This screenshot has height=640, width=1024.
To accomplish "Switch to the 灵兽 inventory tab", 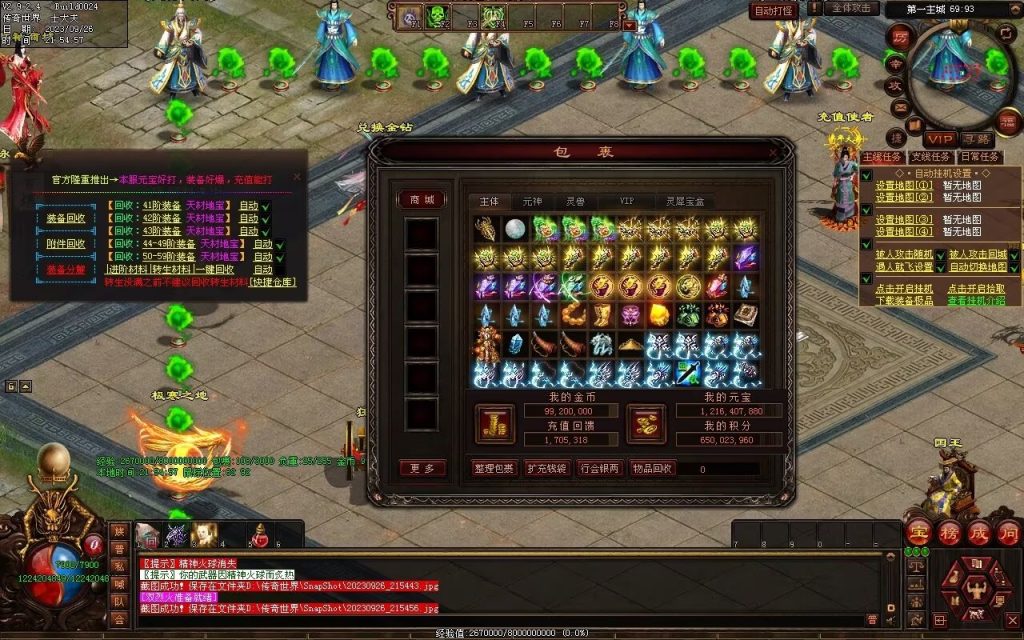I will pos(576,201).
